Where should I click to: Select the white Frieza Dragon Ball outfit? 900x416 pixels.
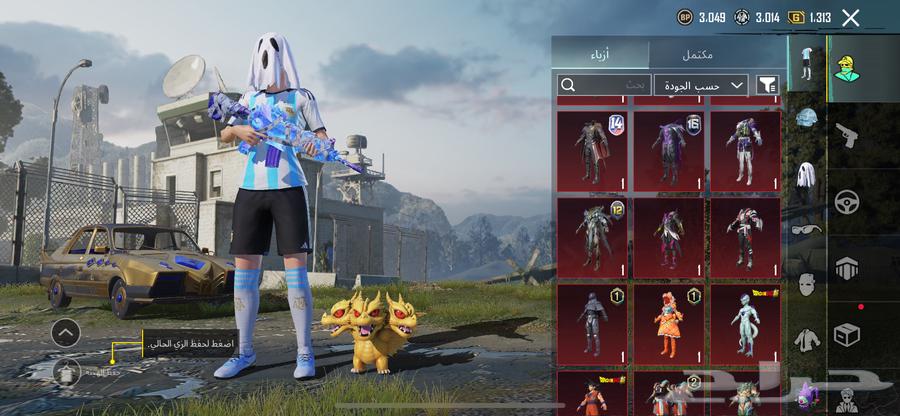click(x=745, y=325)
